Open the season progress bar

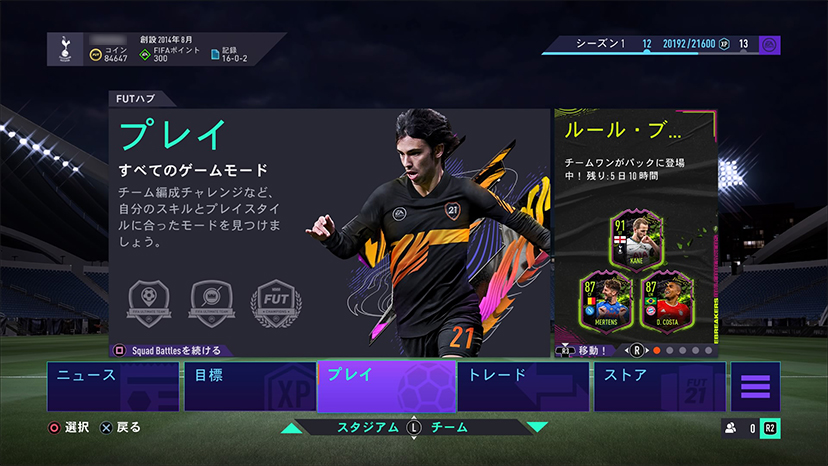(x=660, y=45)
